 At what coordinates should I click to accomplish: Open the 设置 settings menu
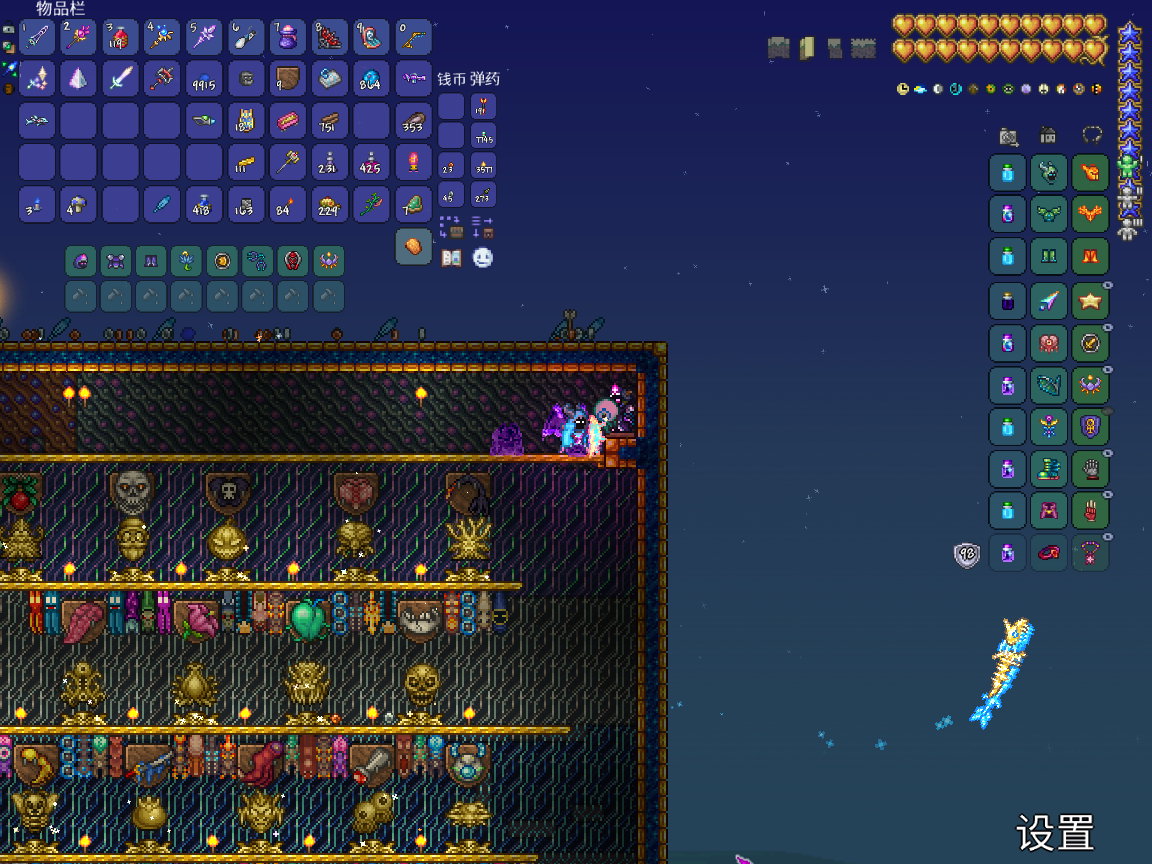tap(1055, 832)
